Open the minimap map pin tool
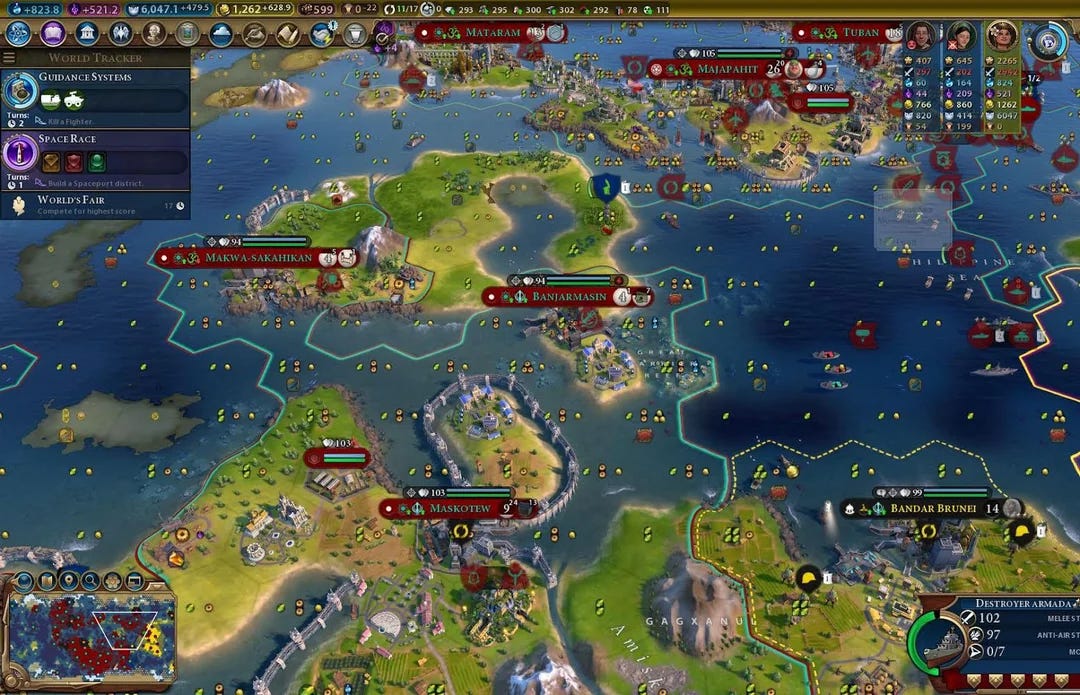The image size is (1080, 695). click(x=68, y=580)
